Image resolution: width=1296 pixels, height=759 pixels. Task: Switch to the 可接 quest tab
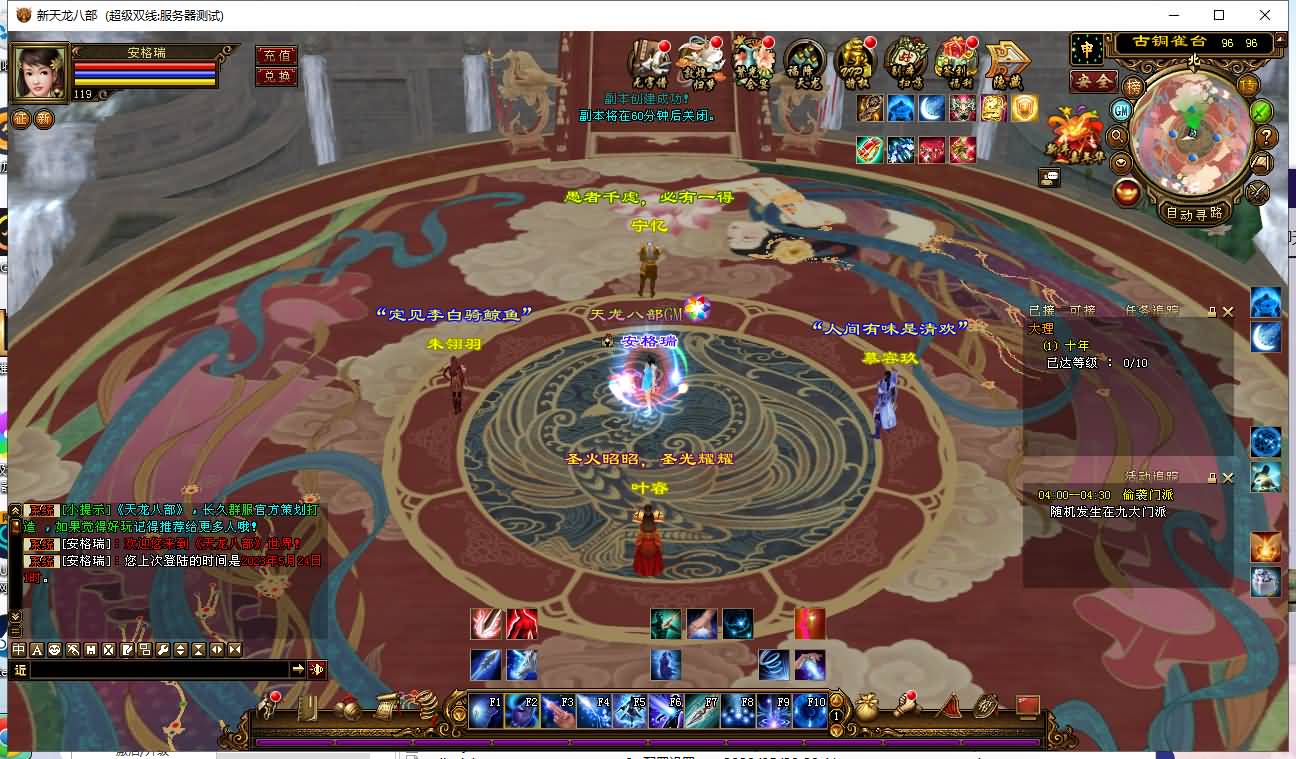[x=1082, y=310]
